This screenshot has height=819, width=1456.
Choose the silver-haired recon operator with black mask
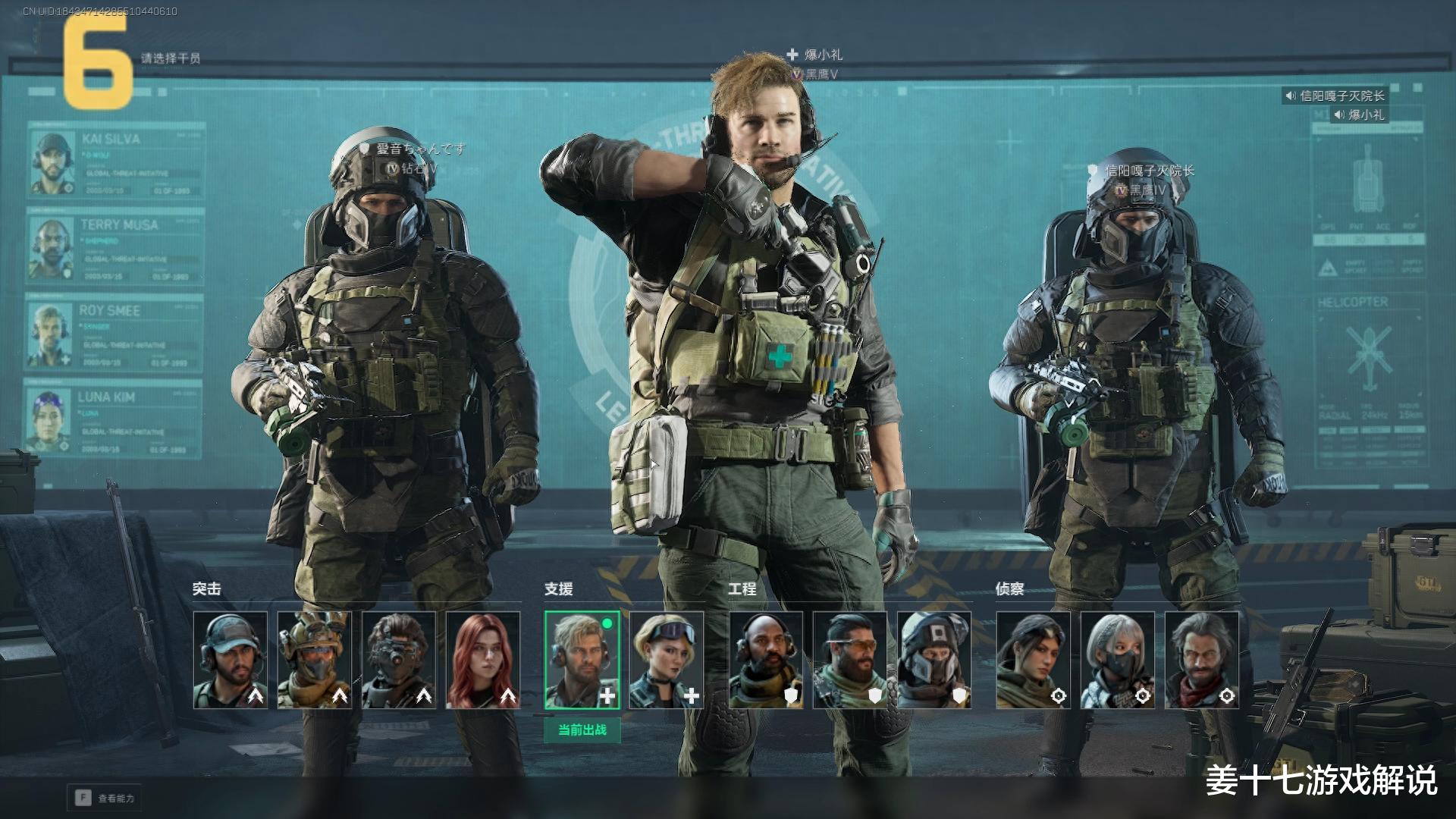point(1118,660)
